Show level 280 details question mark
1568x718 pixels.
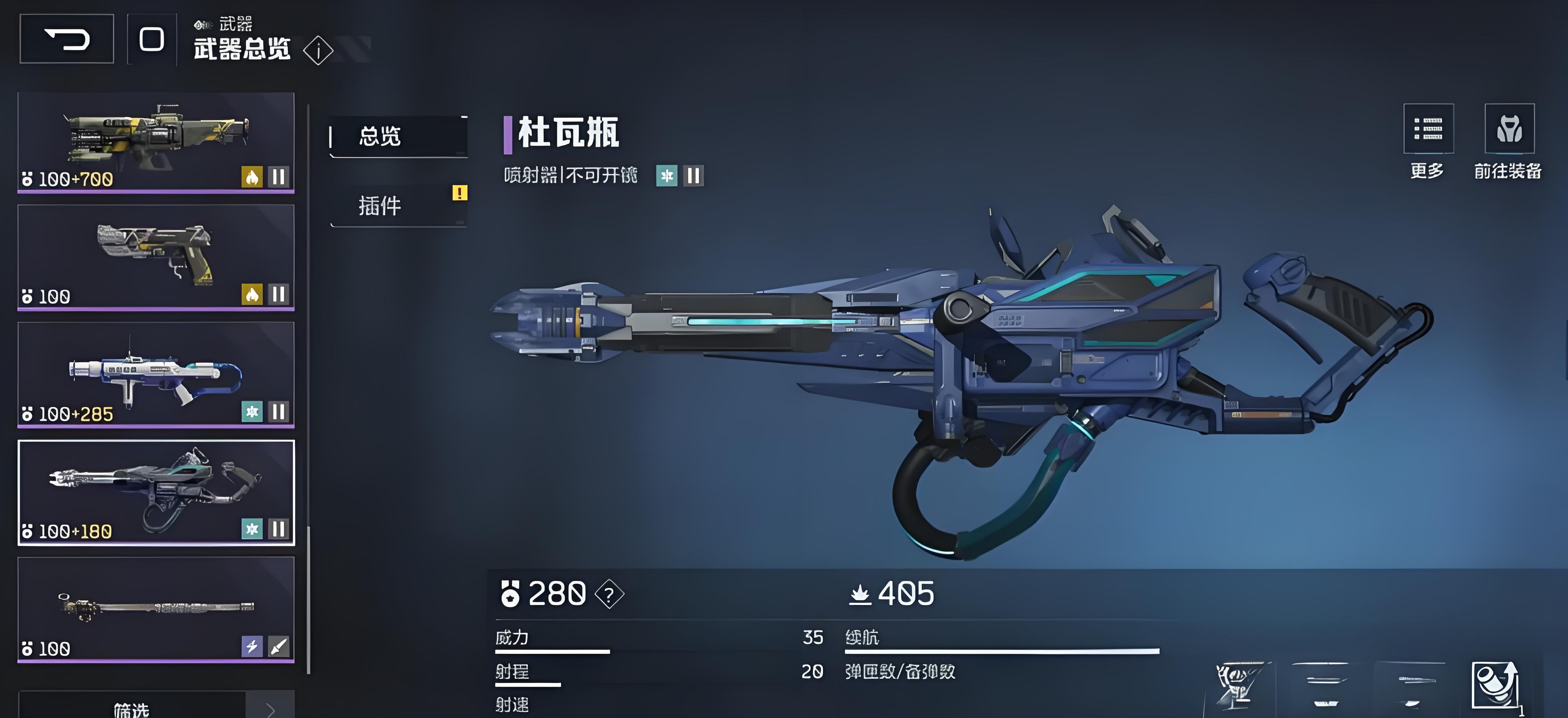pyautogui.click(x=609, y=594)
